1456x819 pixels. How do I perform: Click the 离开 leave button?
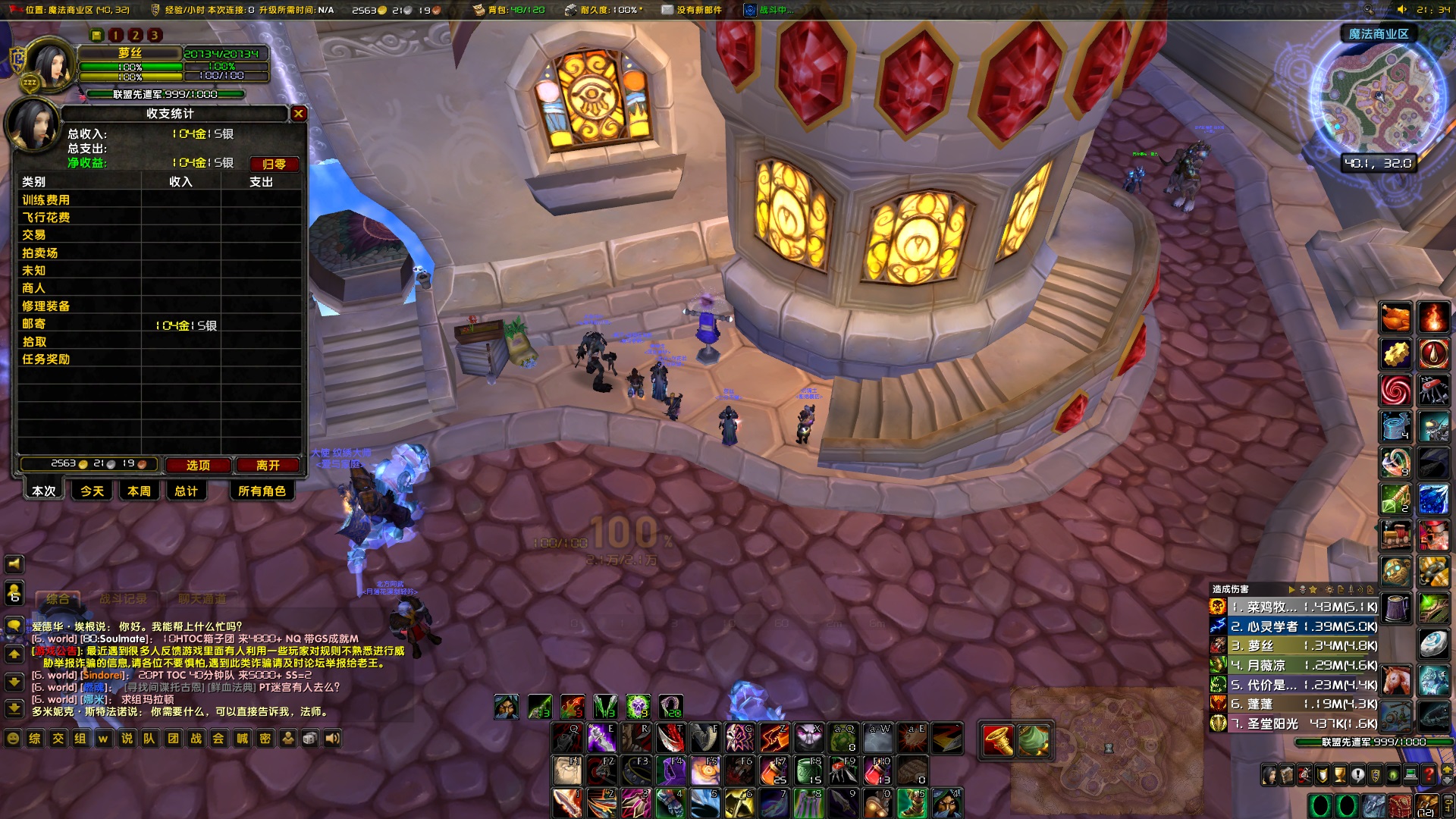point(268,465)
